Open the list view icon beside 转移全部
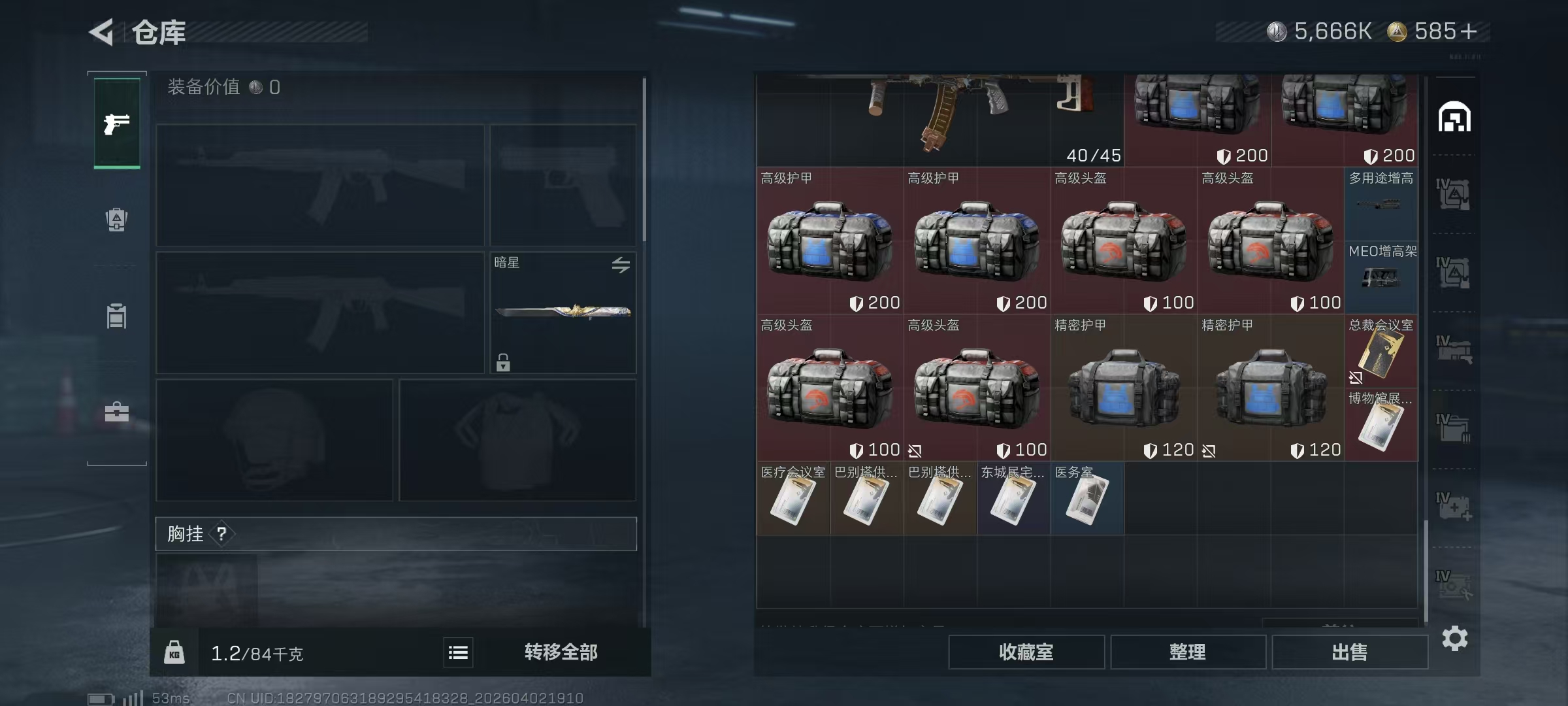1568x706 pixels. [458, 652]
